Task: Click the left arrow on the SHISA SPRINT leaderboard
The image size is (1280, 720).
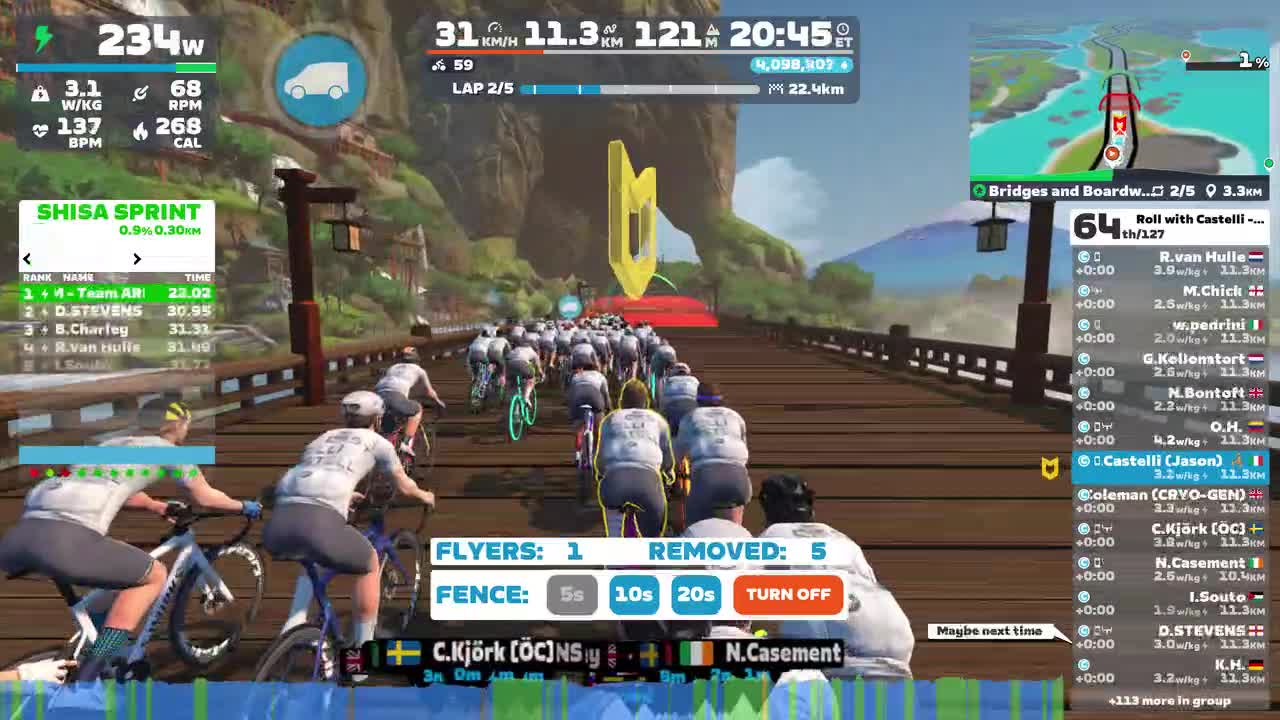Action: 26,258
